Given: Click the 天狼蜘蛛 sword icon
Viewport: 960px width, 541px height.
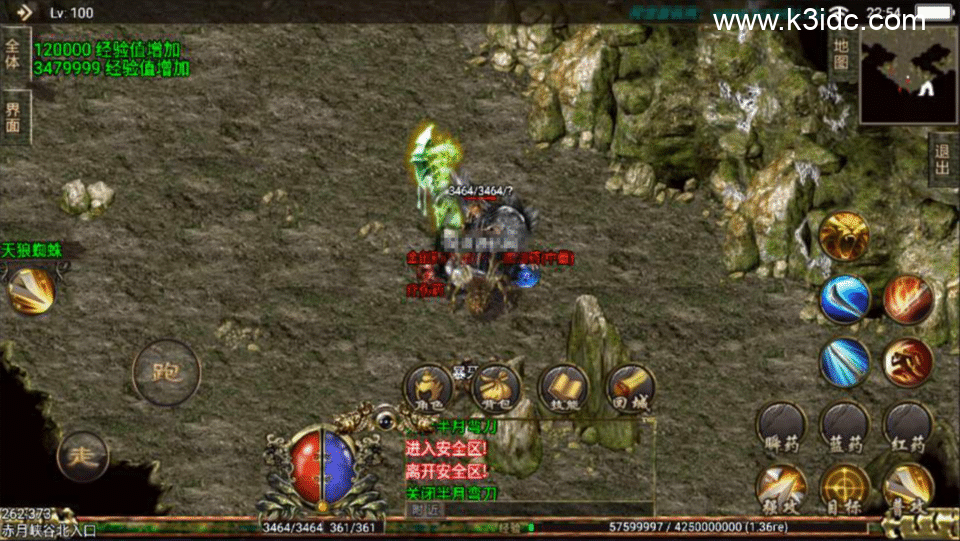Looking at the screenshot, I should 31,290.
